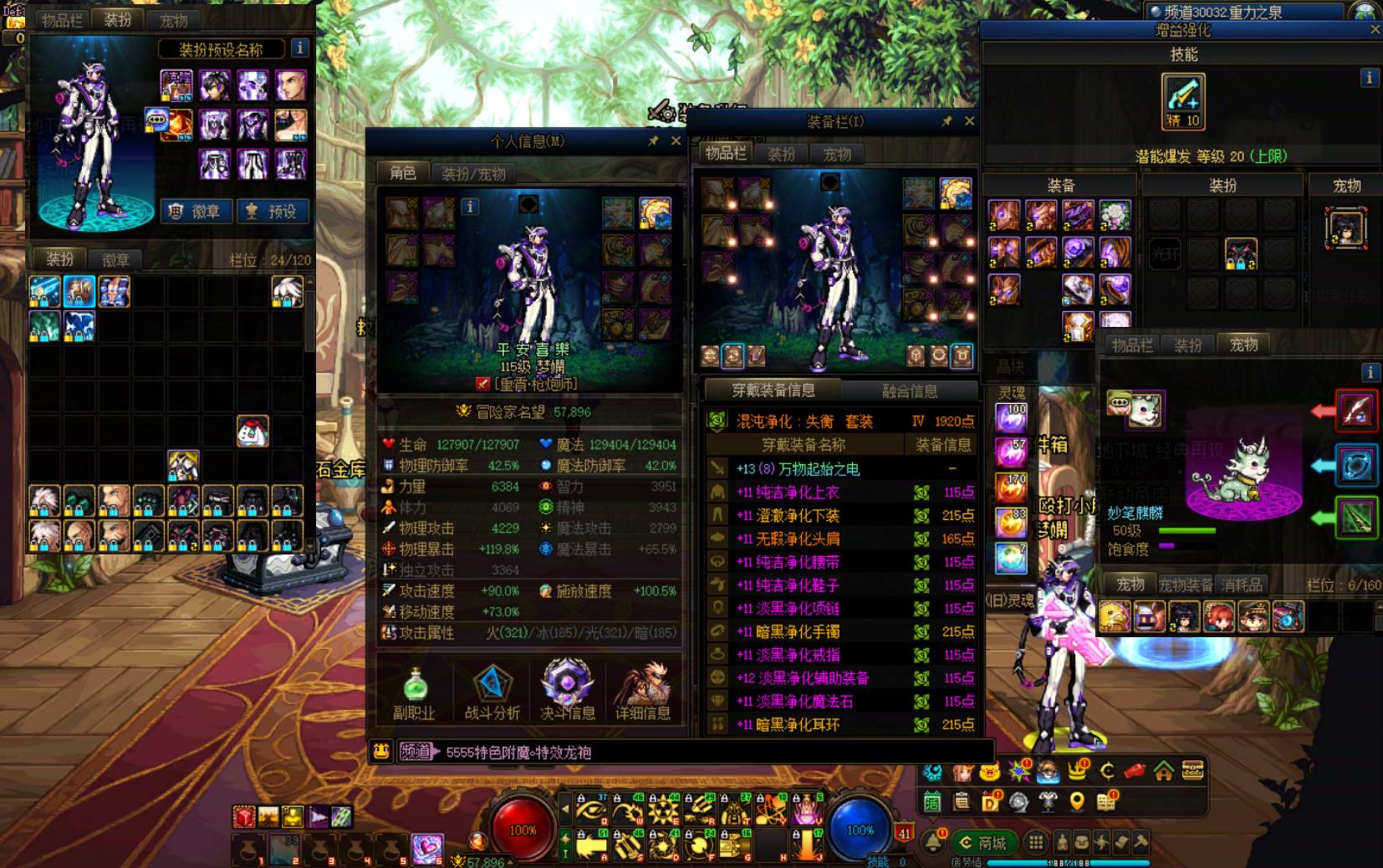Switch to the 装扮/宠物 tab in character info
The width and height of the screenshot is (1383, 868).
(x=473, y=174)
